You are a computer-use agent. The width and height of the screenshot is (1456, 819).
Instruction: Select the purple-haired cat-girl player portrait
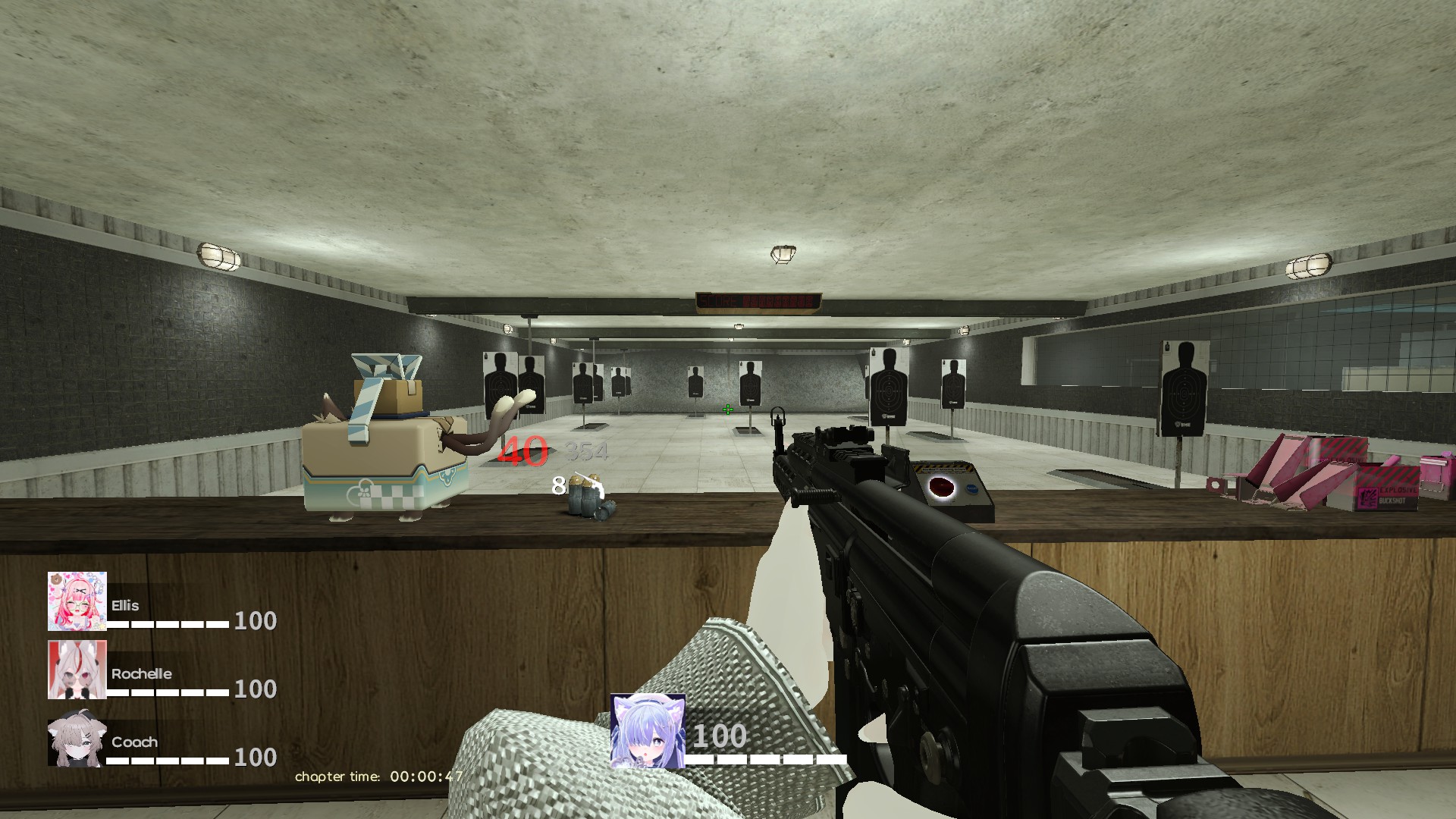(648, 731)
